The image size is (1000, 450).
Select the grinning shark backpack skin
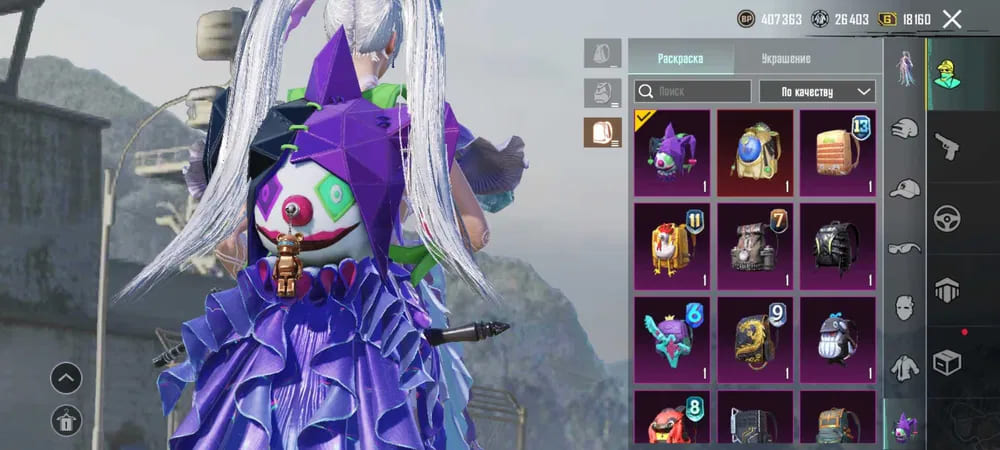point(838,339)
